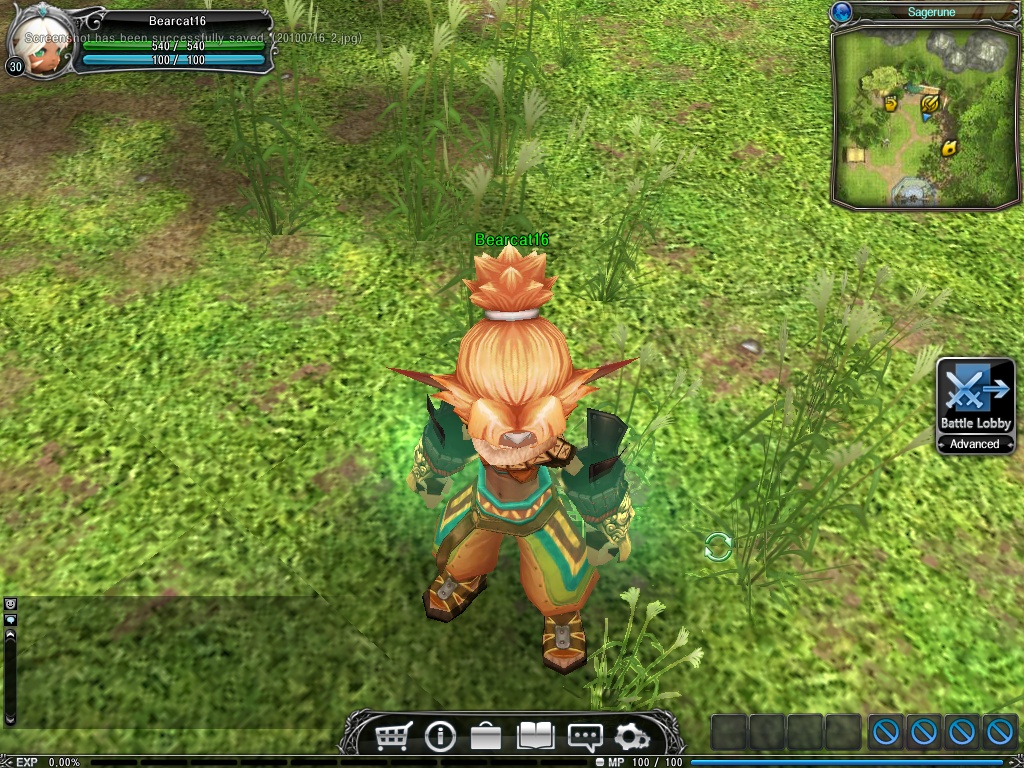
Task: Toggle the small blue chat bubble button
Action: 10,620
